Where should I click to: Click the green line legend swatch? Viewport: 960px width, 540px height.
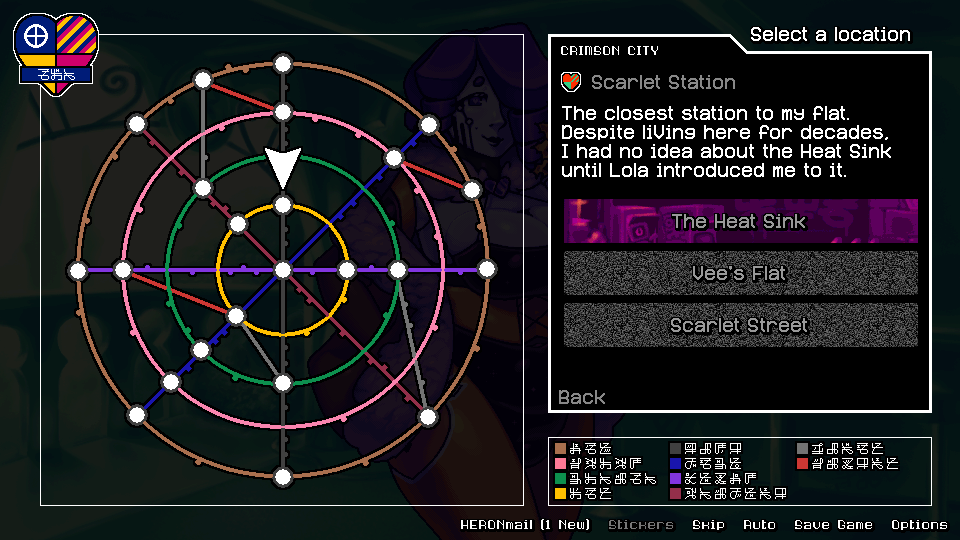coord(561,479)
